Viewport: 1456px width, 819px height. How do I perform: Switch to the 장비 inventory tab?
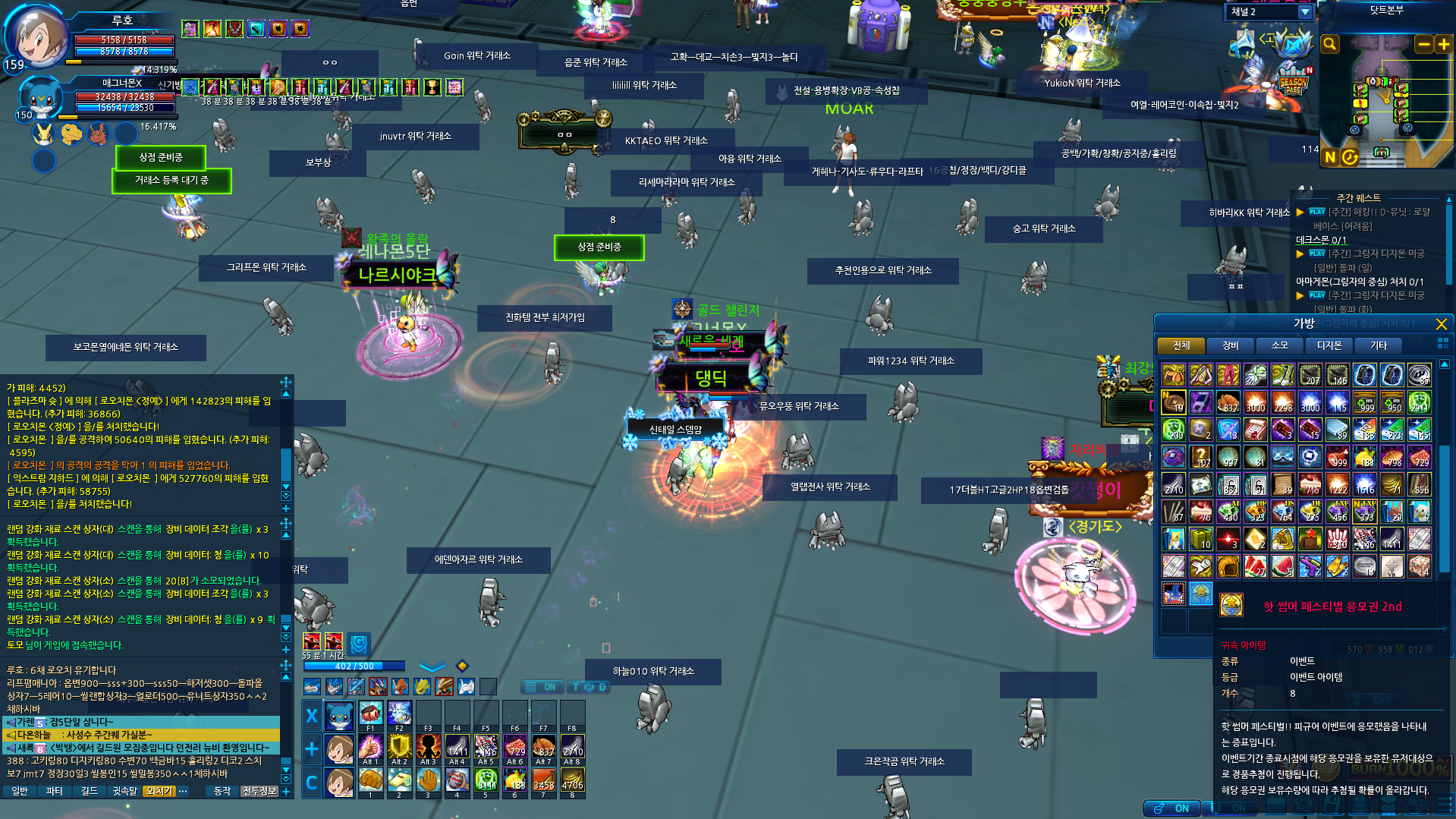[x=1230, y=346]
